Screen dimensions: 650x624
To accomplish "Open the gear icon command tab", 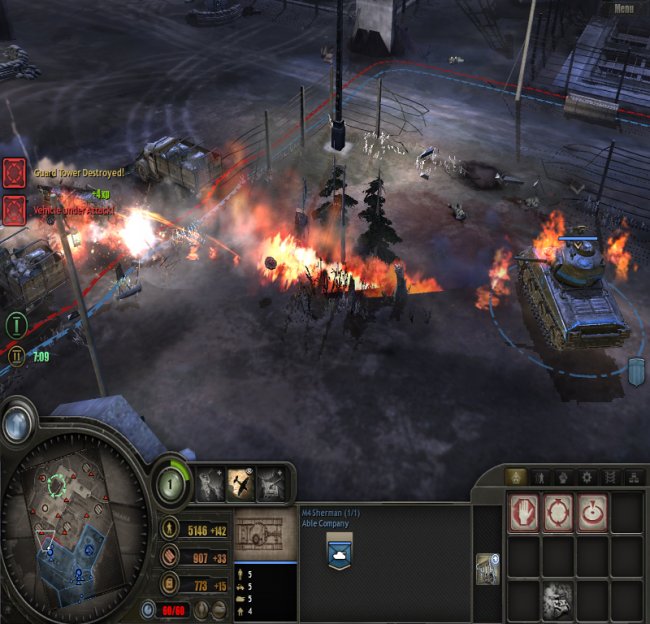I will click(587, 477).
